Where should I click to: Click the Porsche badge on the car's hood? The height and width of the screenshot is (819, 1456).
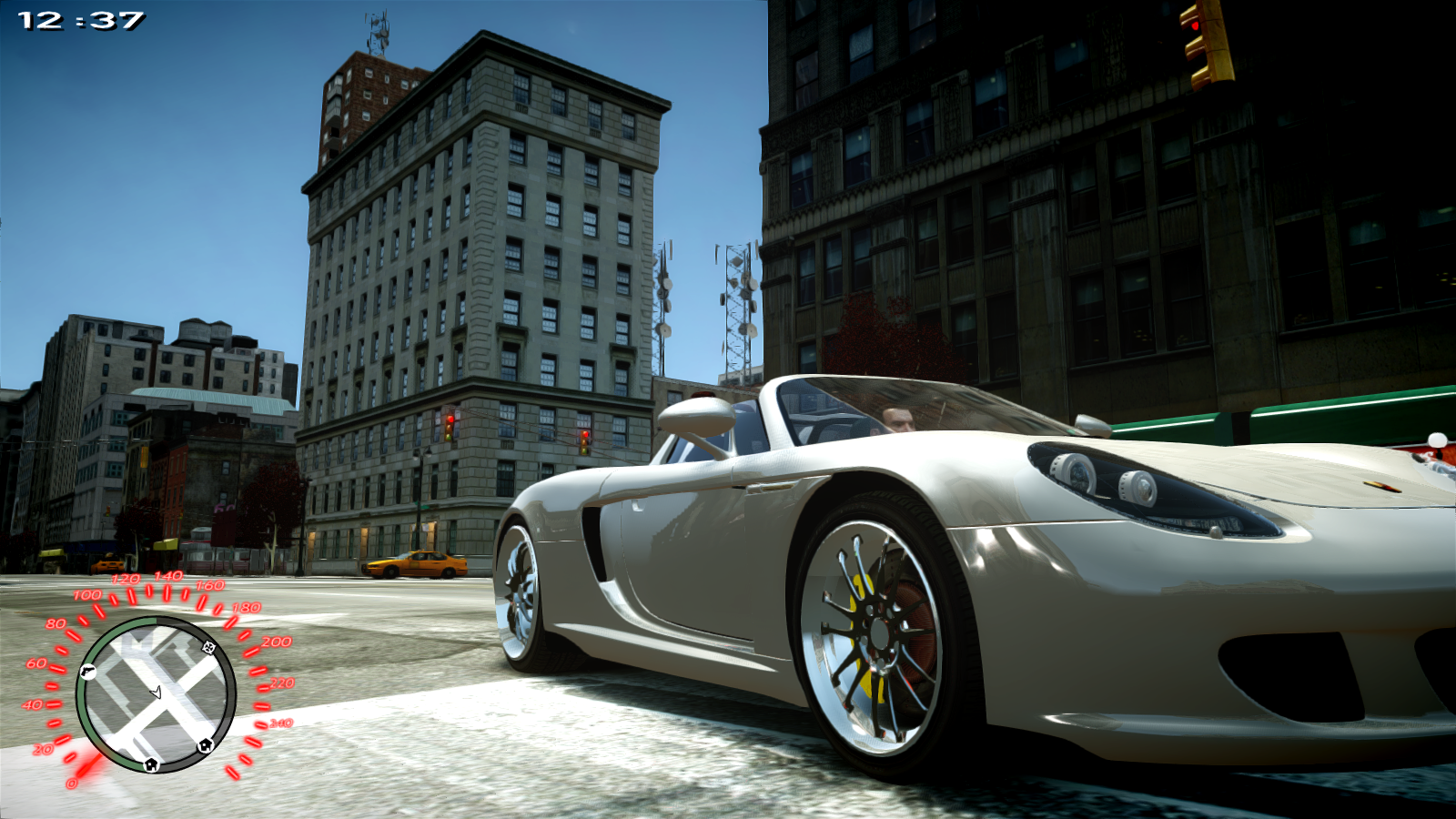[1381, 489]
